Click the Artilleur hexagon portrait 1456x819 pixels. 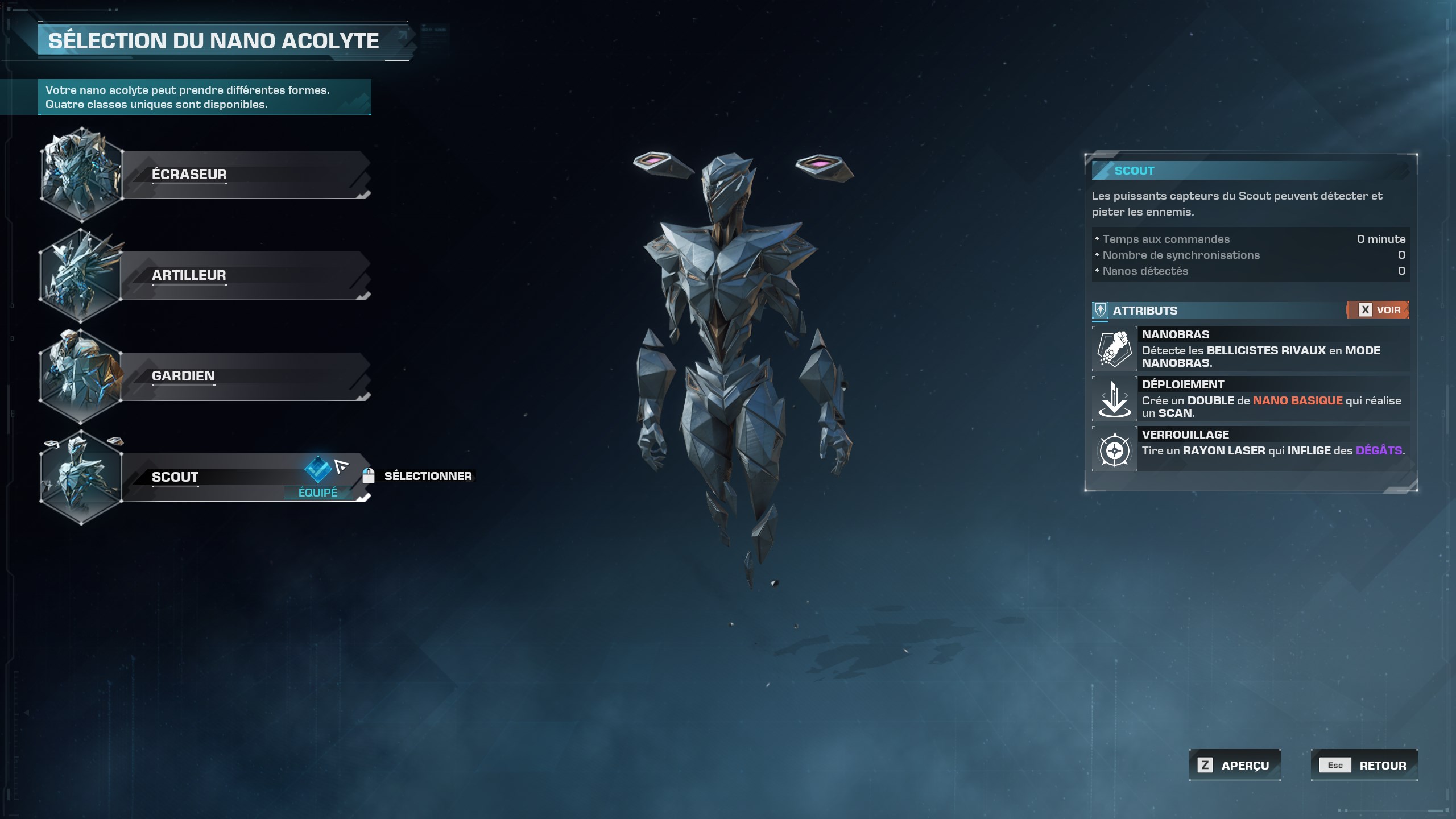point(81,275)
